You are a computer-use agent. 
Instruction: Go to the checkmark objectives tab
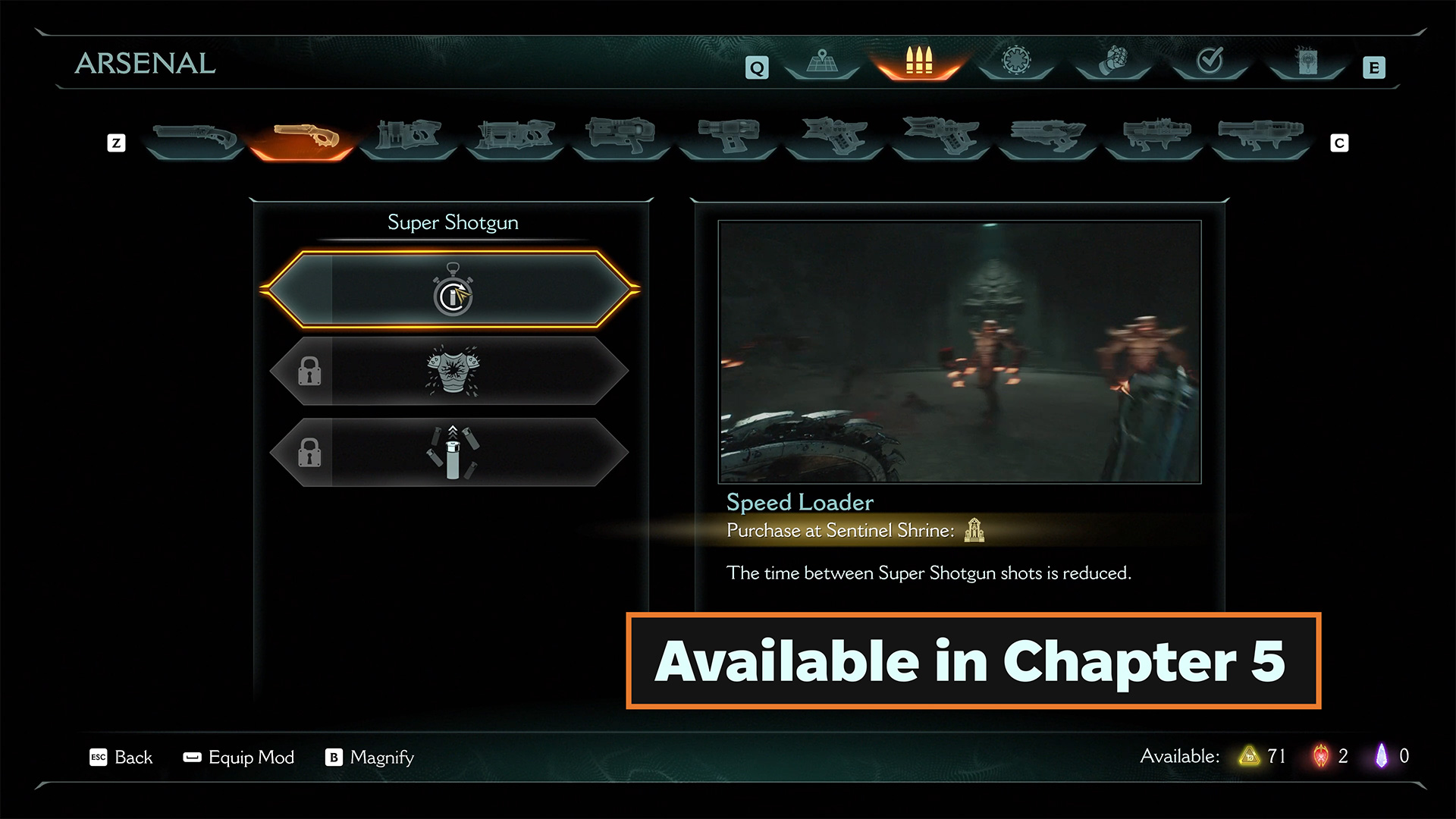[x=1210, y=61]
